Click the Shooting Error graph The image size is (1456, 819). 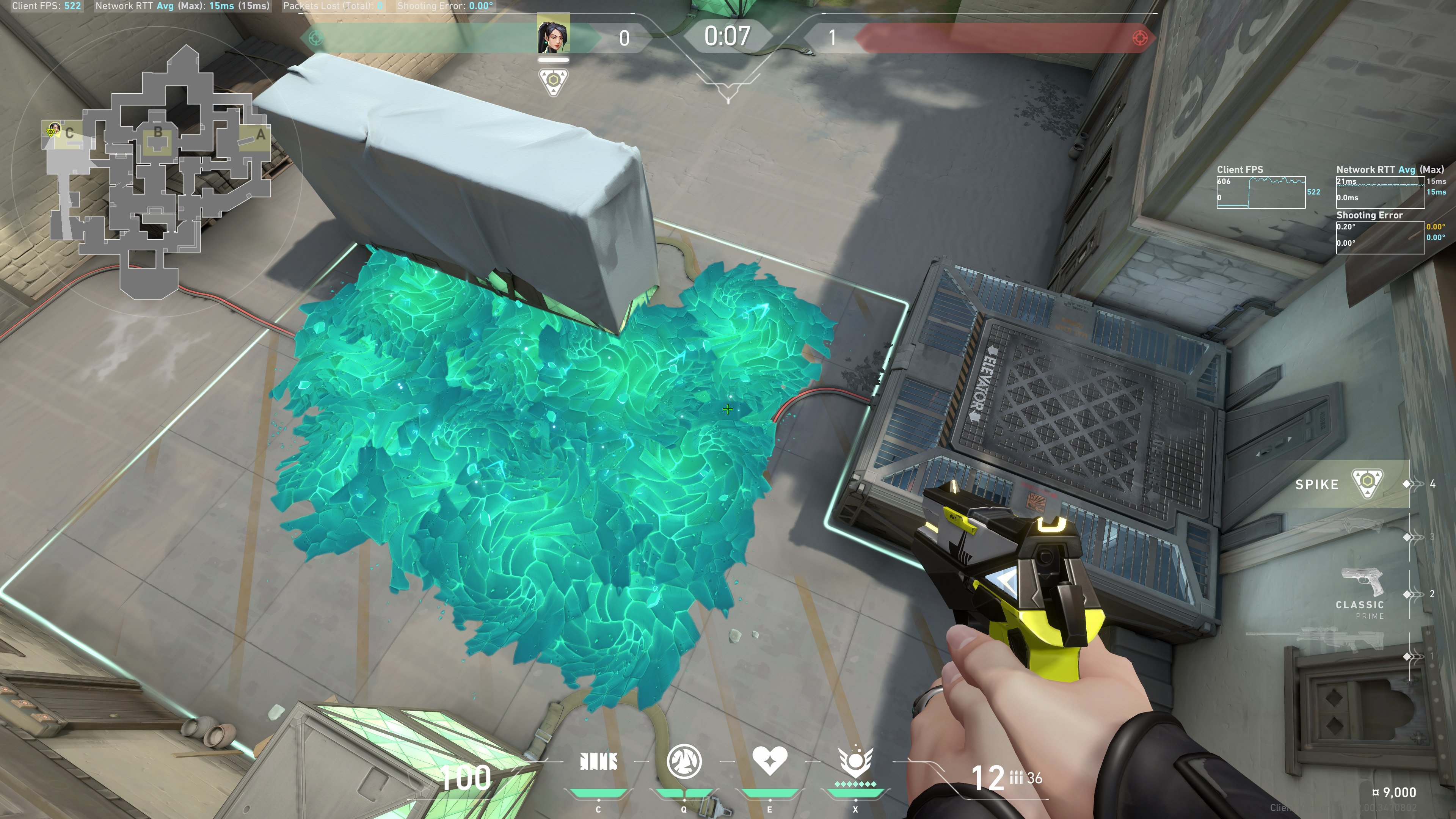(1380, 237)
